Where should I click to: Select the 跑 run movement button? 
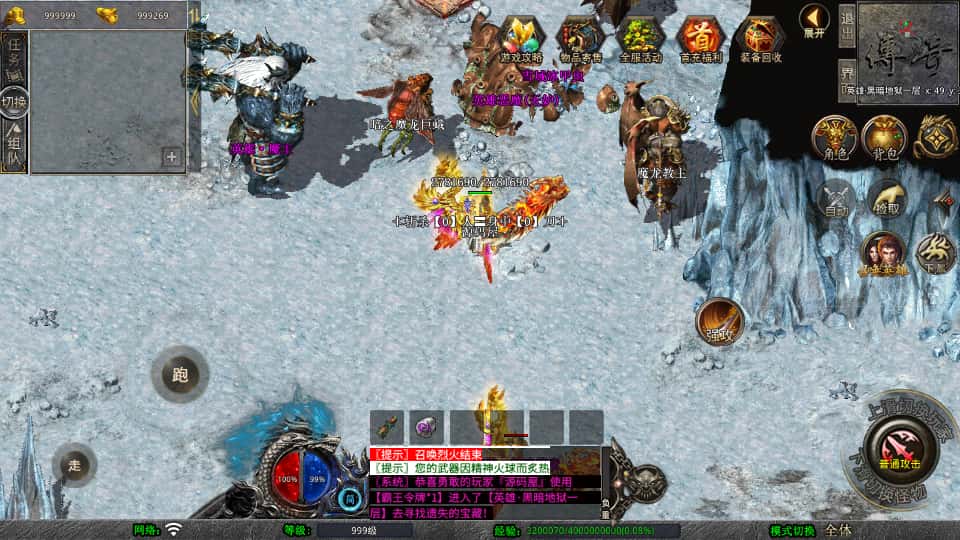pos(180,375)
